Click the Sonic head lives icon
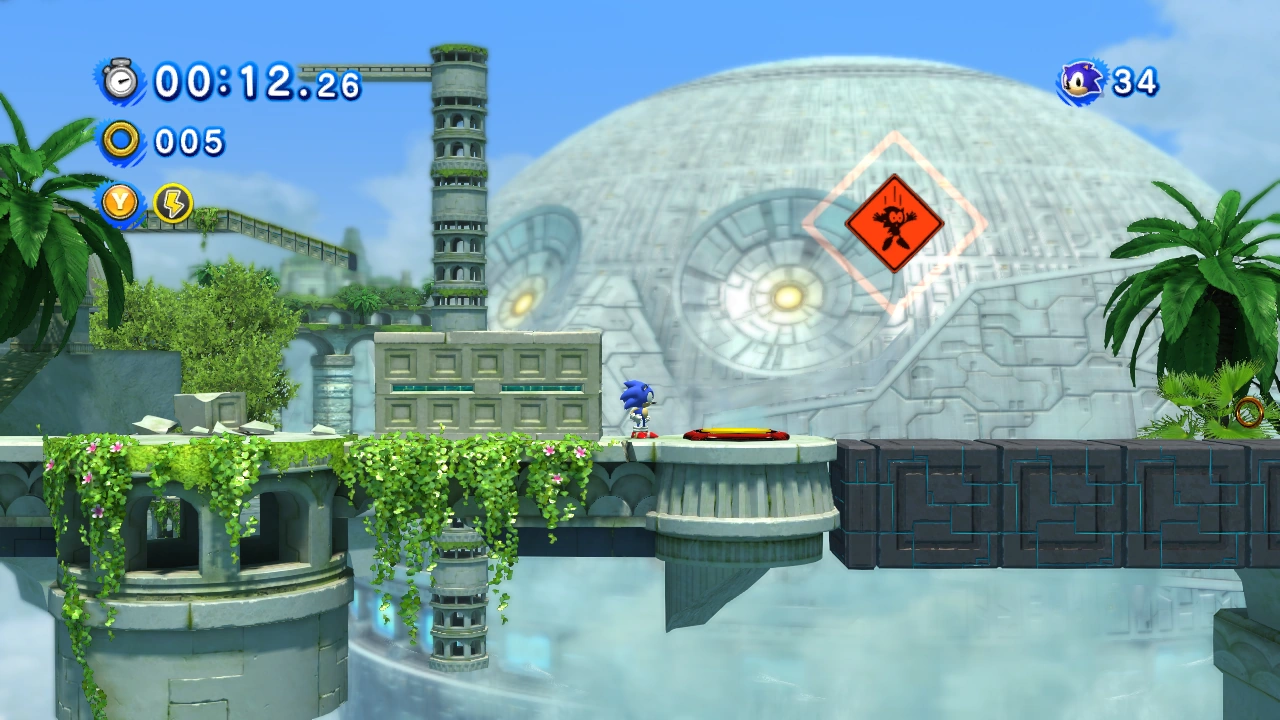The height and width of the screenshot is (720, 1280). [x=1082, y=82]
